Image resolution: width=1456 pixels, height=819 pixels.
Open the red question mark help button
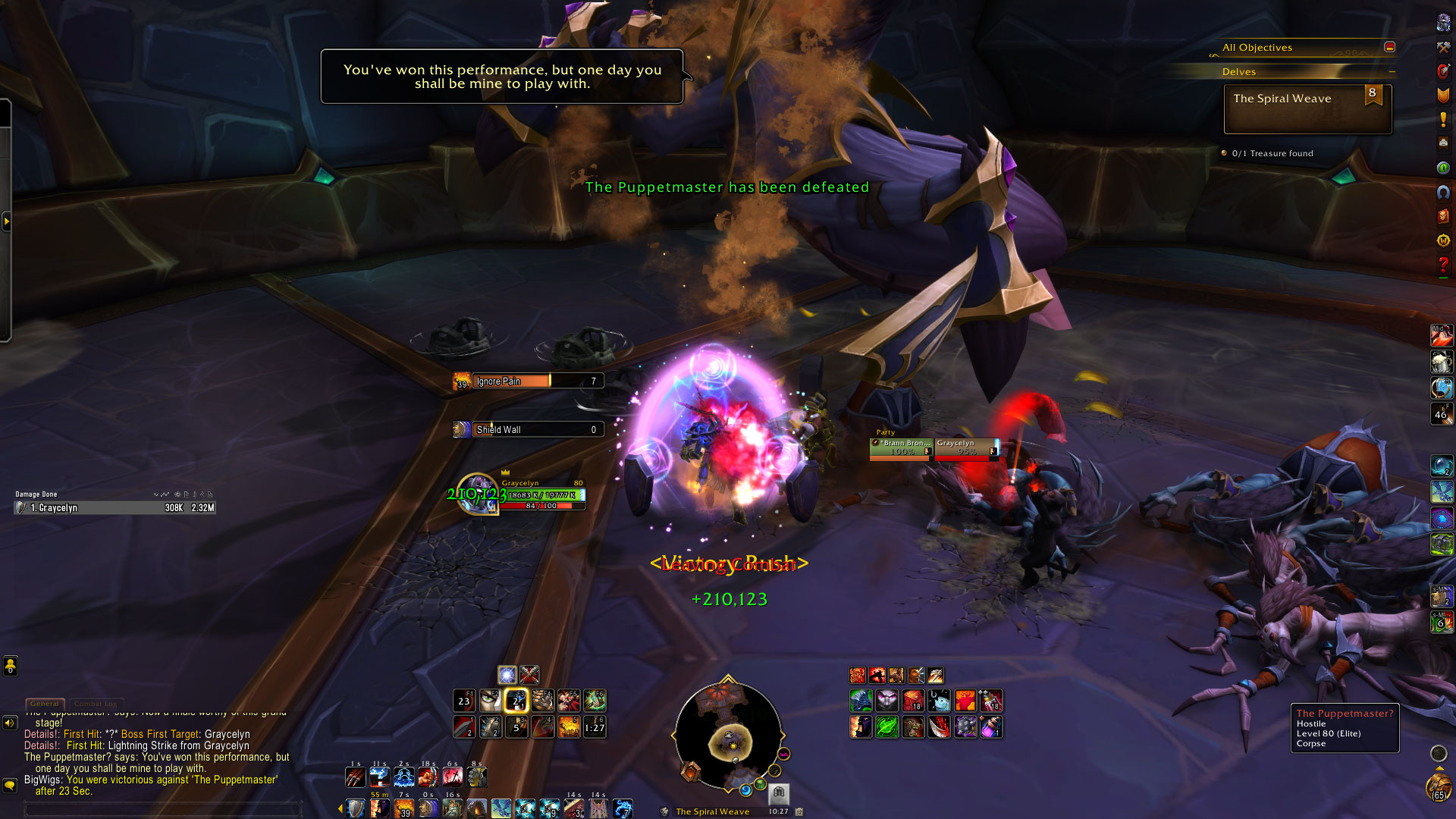coord(1443,265)
